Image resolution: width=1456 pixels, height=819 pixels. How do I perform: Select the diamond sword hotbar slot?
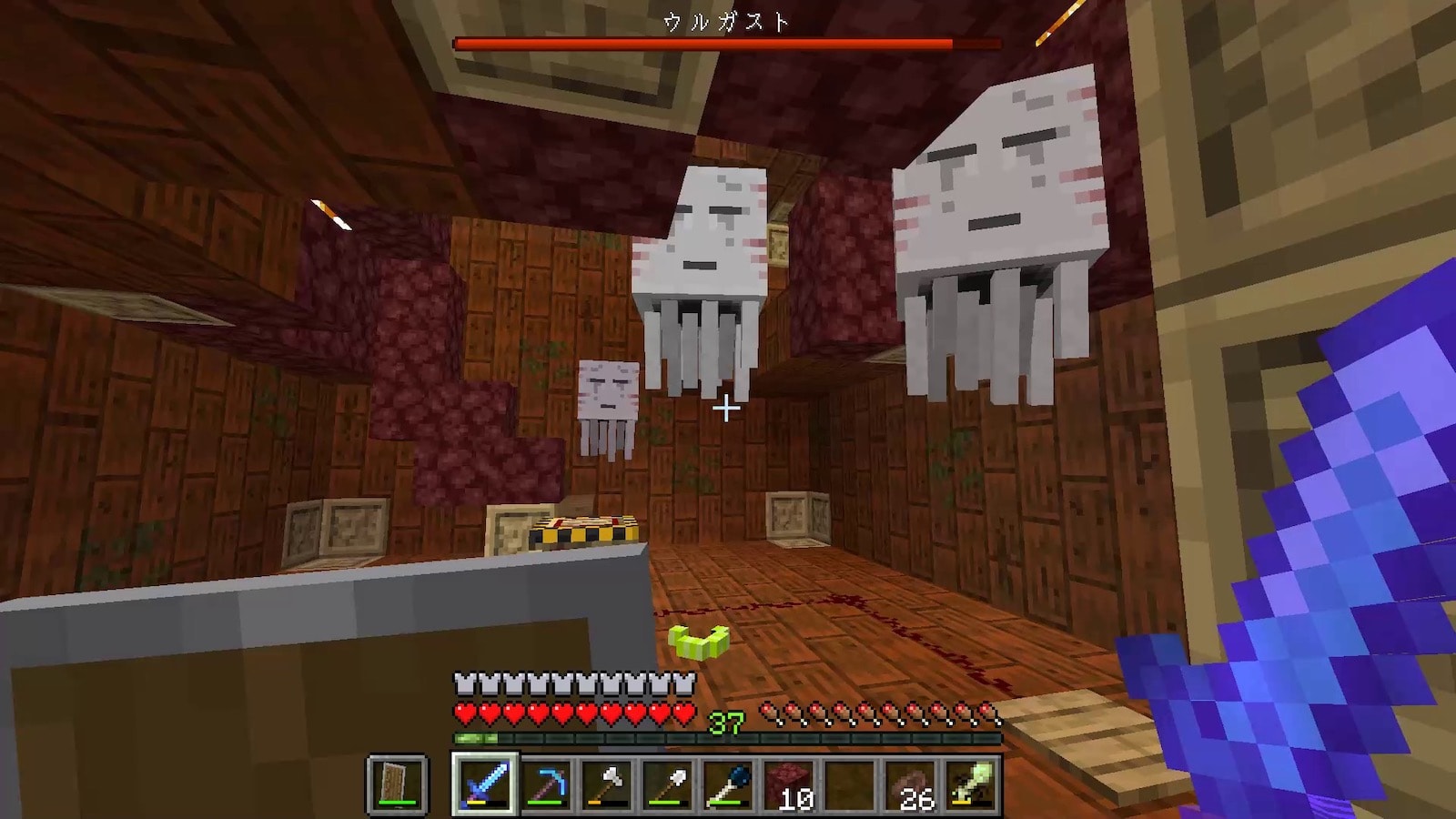click(483, 784)
